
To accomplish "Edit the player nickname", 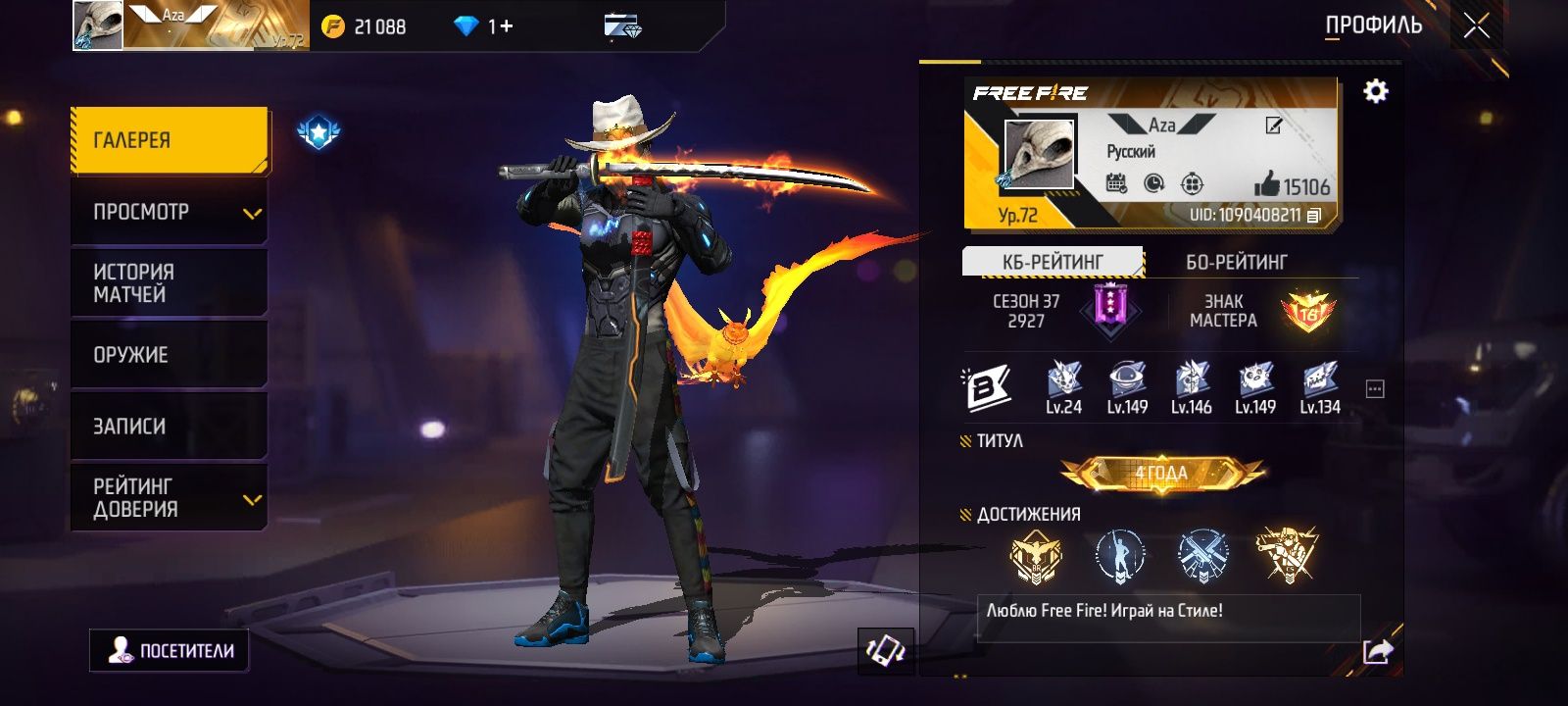I will (1273, 126).
